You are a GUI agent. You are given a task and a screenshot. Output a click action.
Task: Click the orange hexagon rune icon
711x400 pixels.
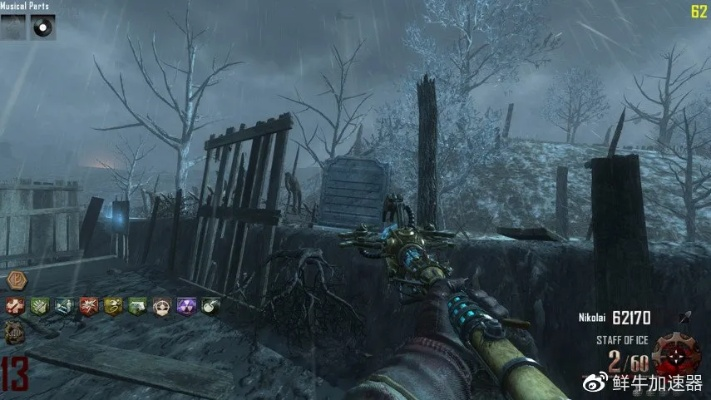15,282
